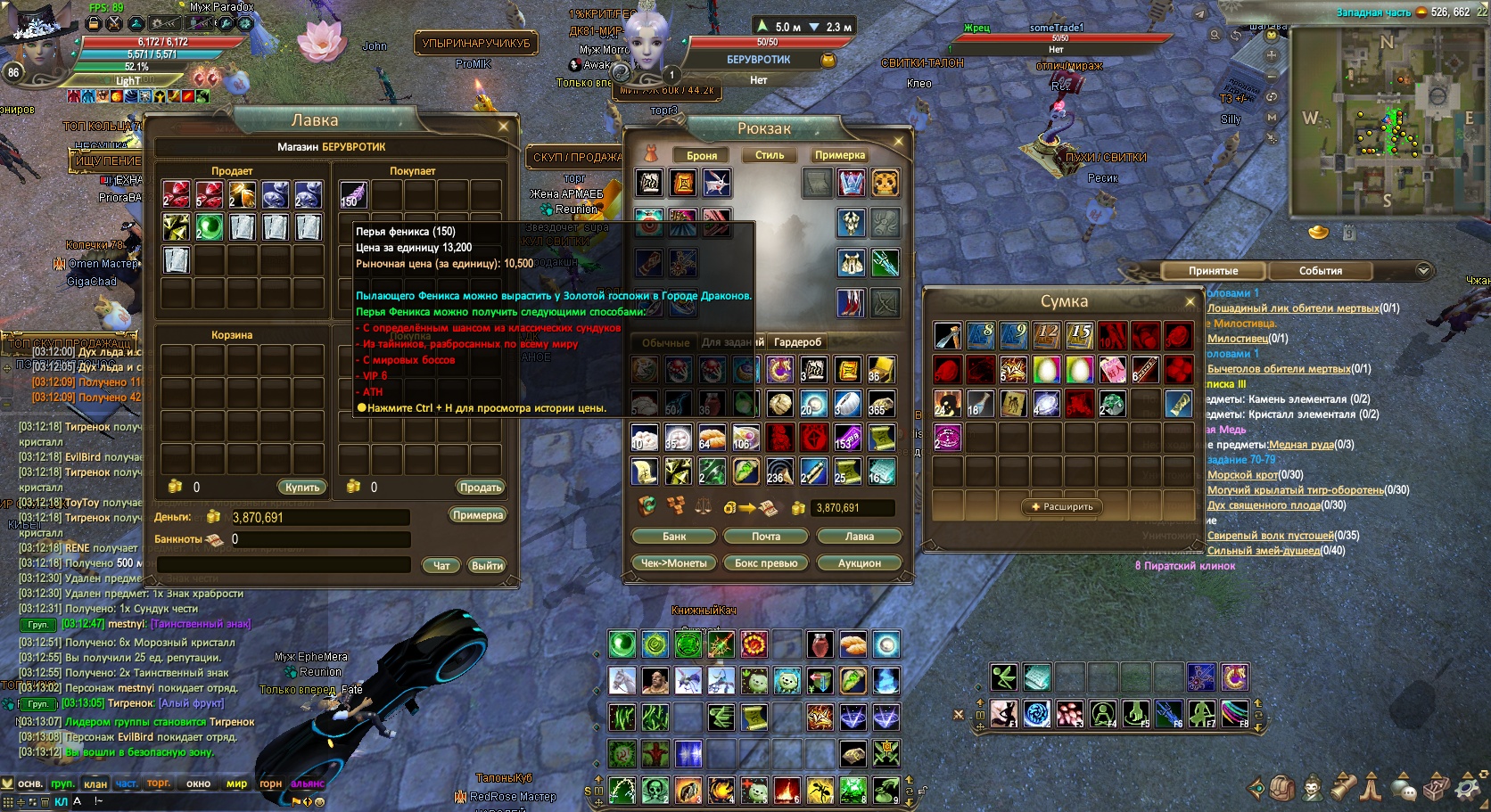Expand the bag with Расширить

point(1062,507)
